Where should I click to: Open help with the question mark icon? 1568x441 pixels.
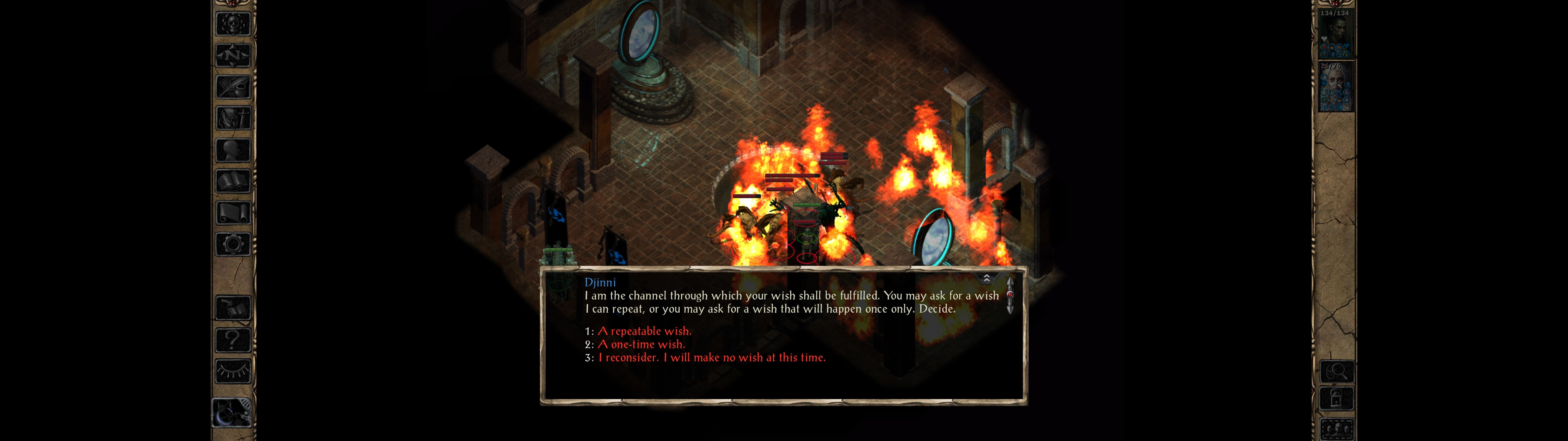pos(233,339)
